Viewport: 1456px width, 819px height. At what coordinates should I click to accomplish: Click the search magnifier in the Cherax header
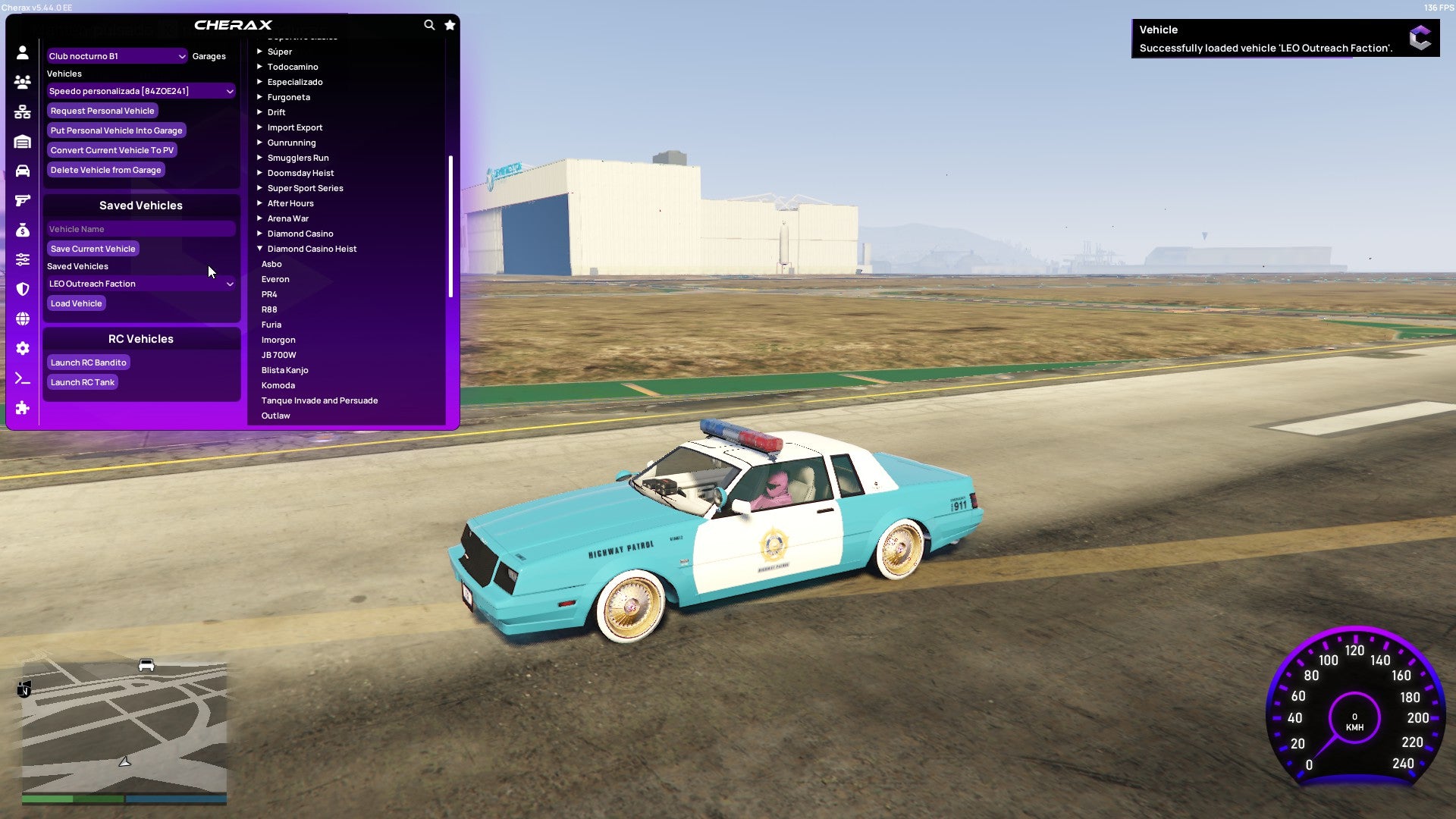point(428,24)
